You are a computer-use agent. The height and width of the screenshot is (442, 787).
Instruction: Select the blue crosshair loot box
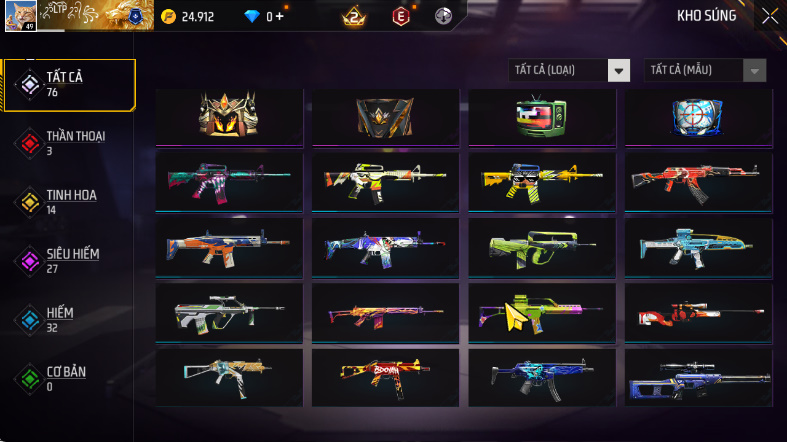(x=697, y=117)
